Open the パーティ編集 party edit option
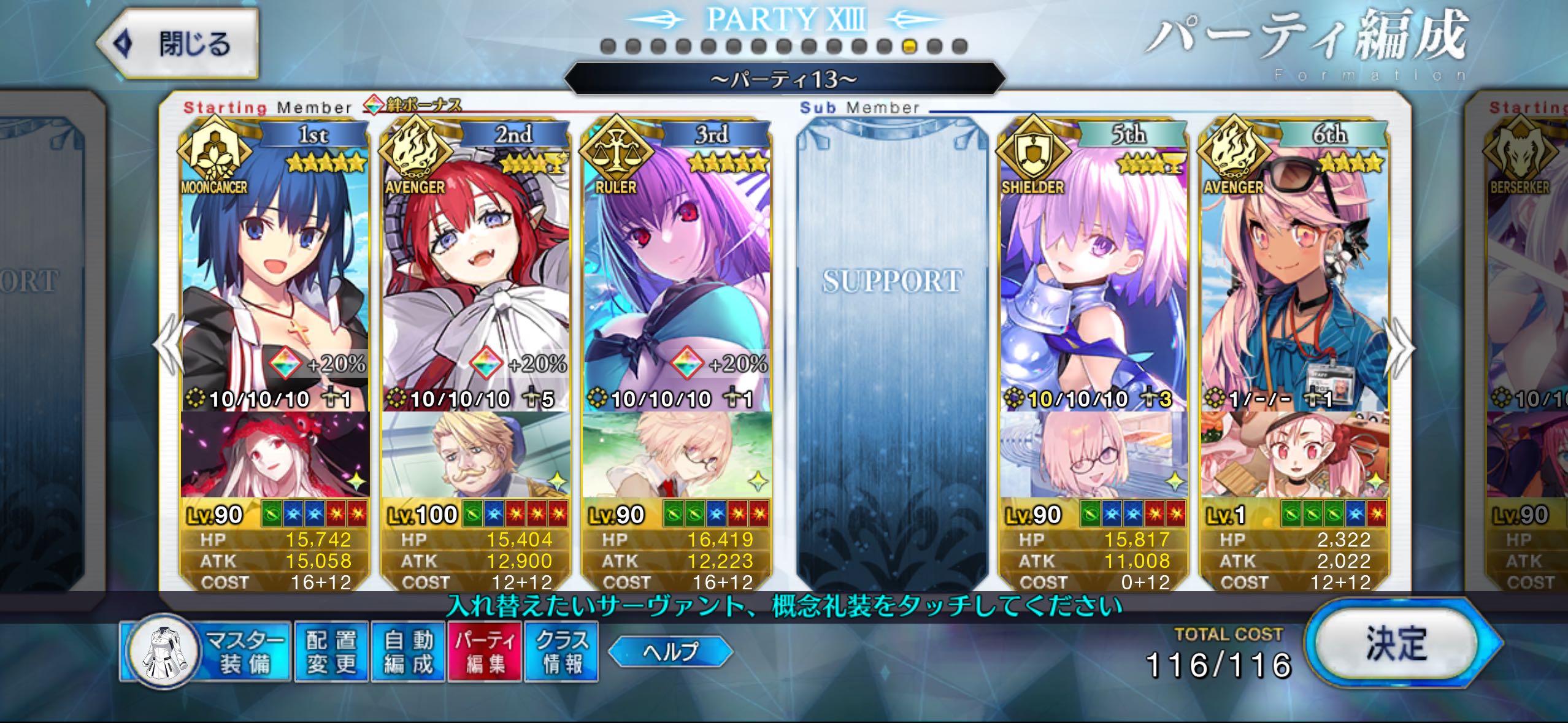This screenshot has width=1568, height=723. click(x=485, y=651)
